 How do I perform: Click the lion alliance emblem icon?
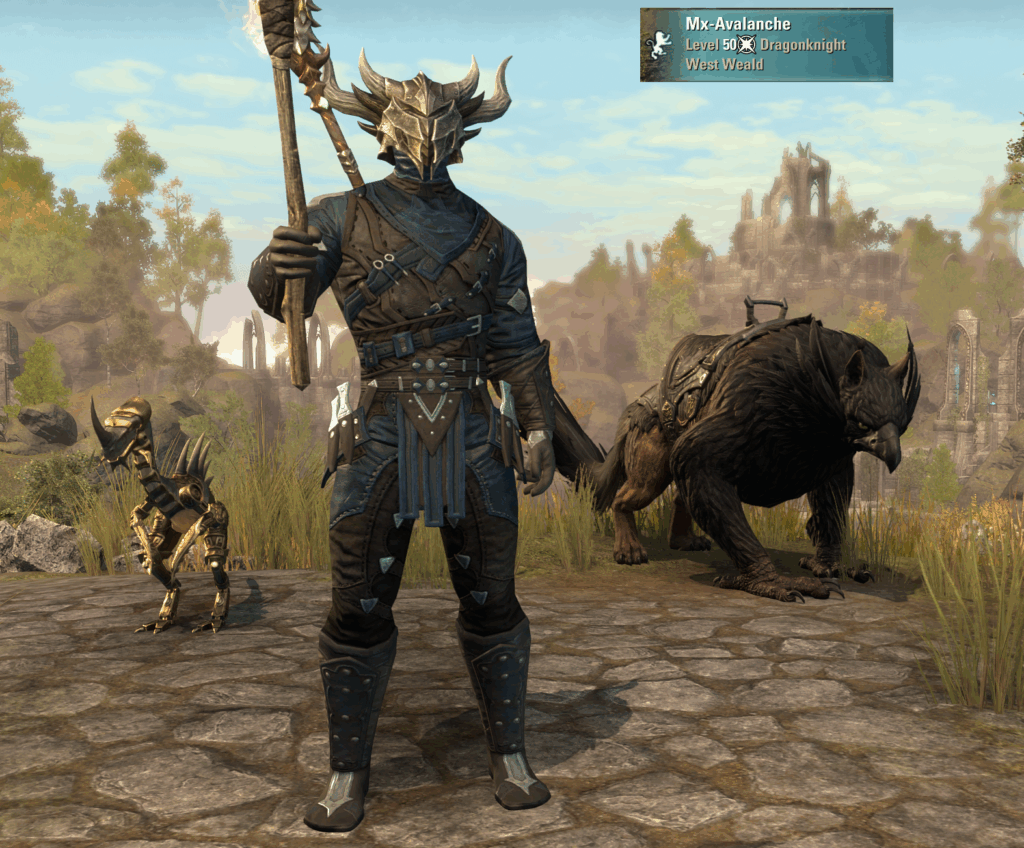[x=660, y=45]
